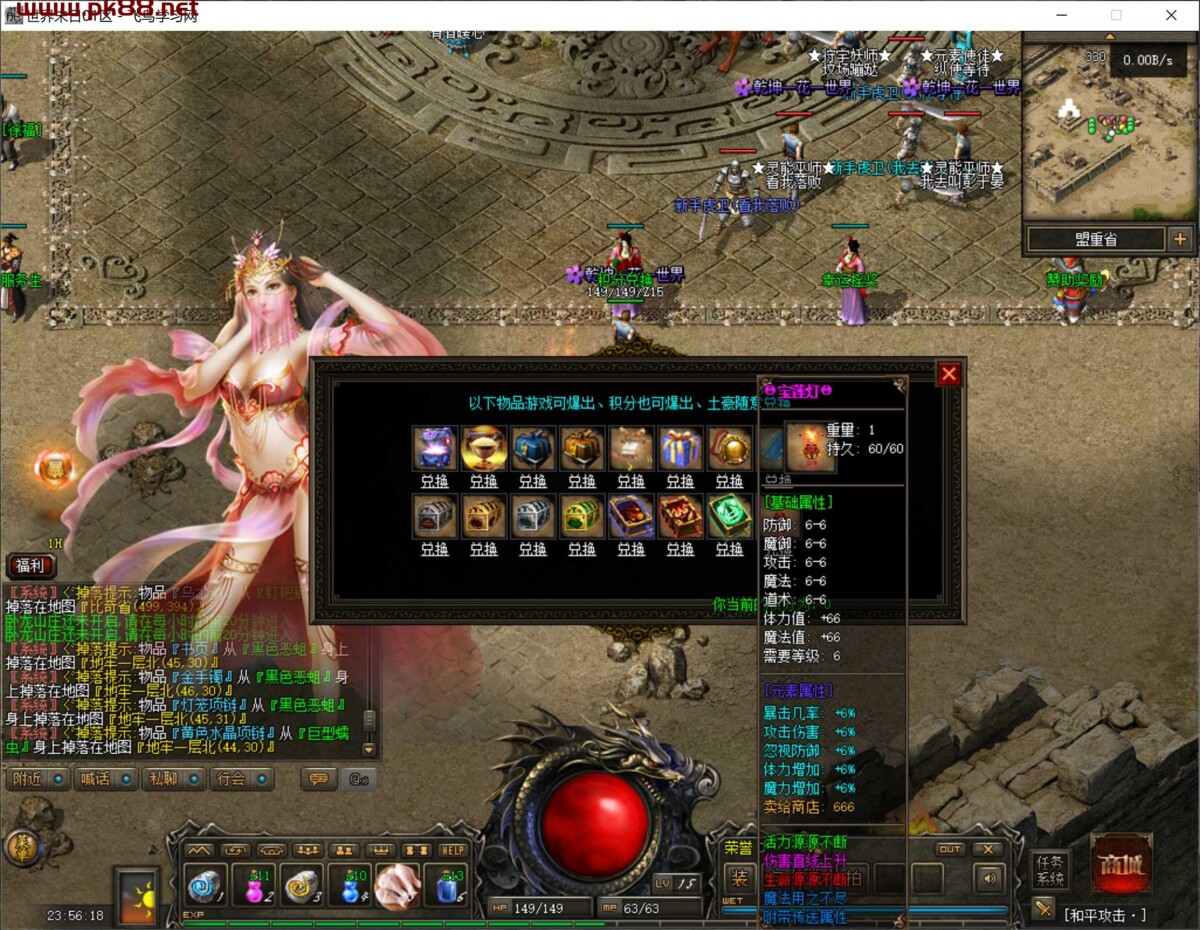Close the game window with the title bar X
The width and height of the screenshot is (1200, 930).
click(x=1171, y=15)
